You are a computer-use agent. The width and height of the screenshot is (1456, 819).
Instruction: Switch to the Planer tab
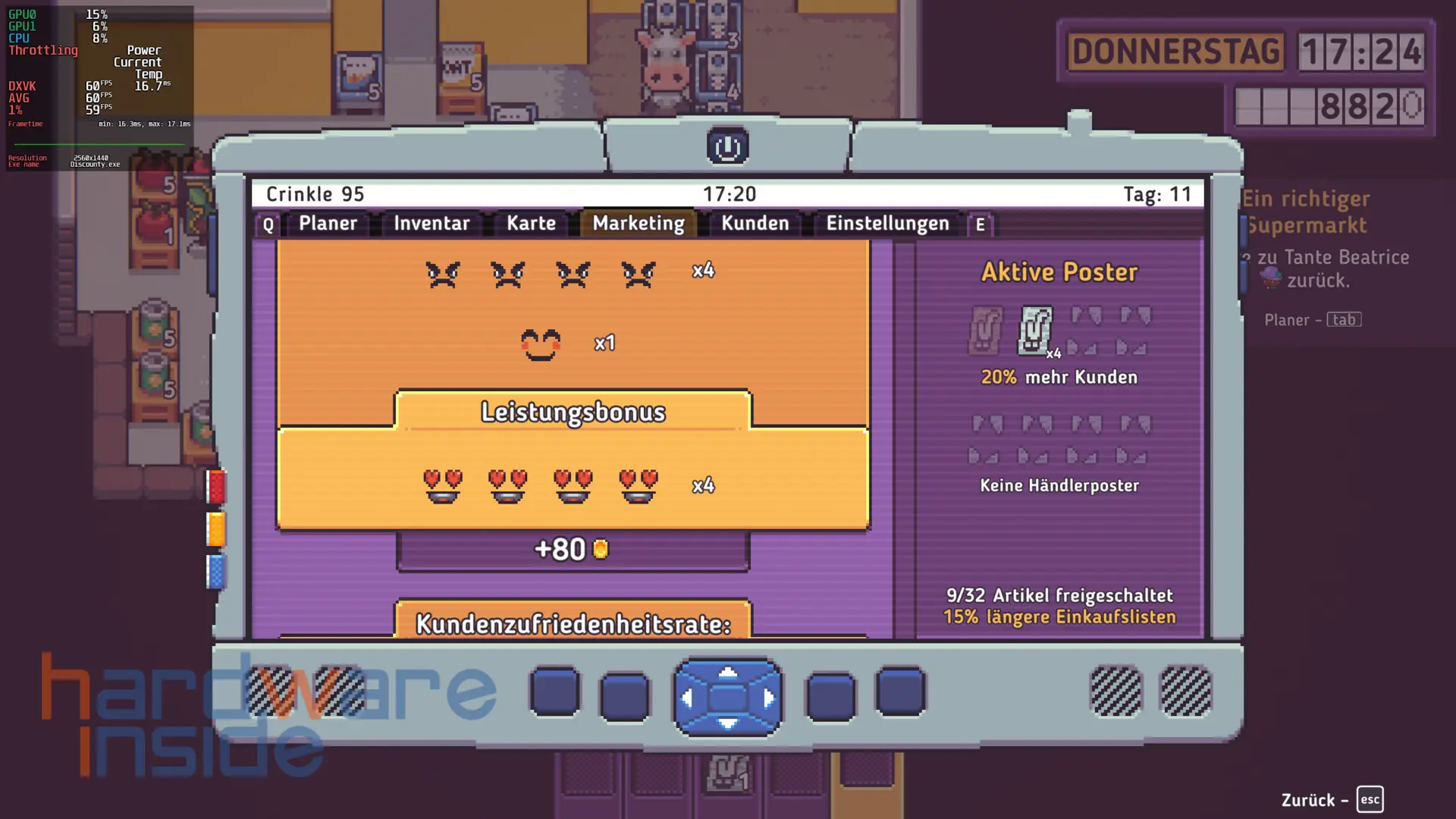click(328, 224)
